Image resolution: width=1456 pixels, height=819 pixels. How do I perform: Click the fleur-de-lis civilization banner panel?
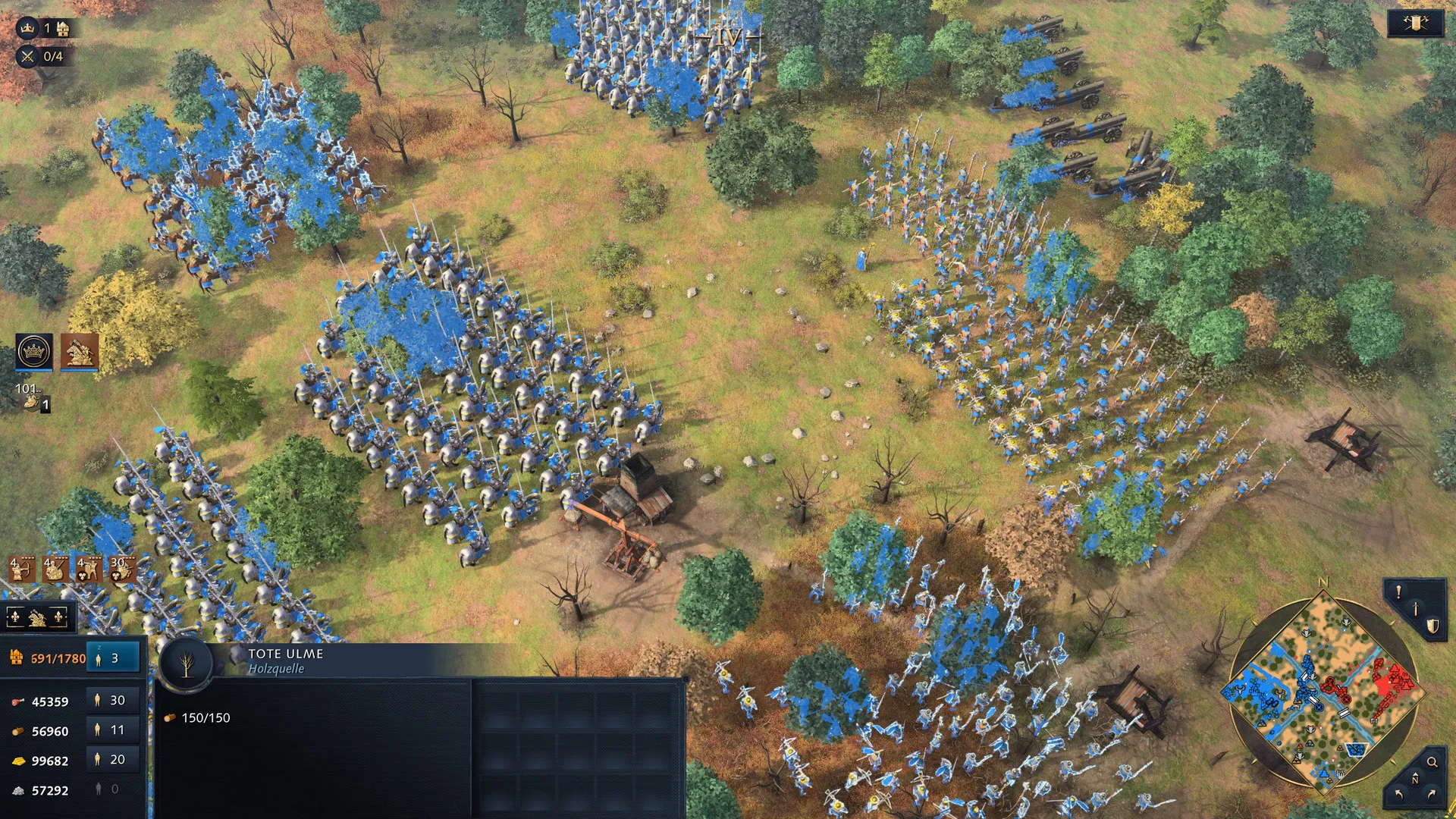tap(37, 618)
